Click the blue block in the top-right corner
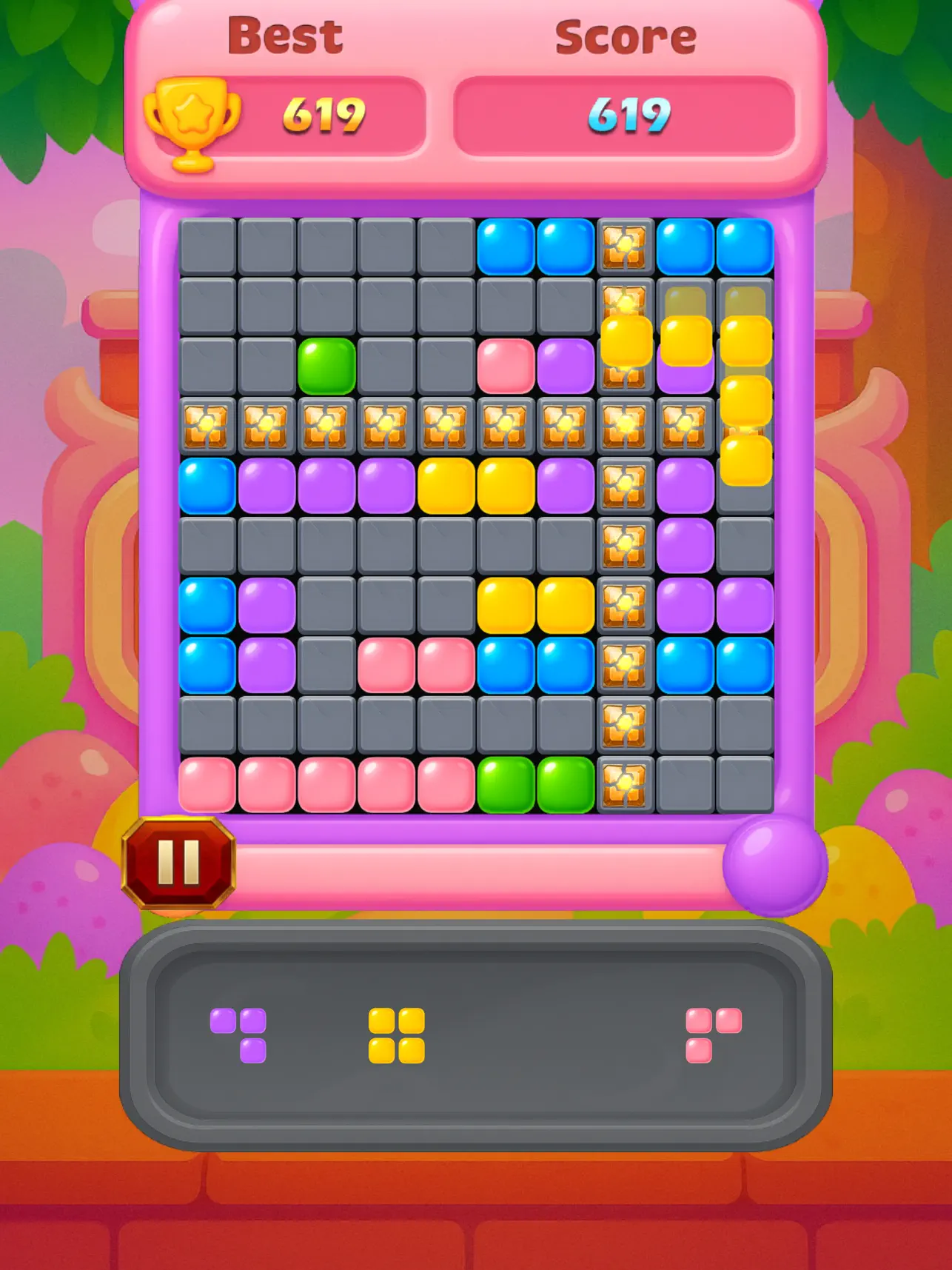Screen dimensions: 952x1270 [x=745, y=244]
